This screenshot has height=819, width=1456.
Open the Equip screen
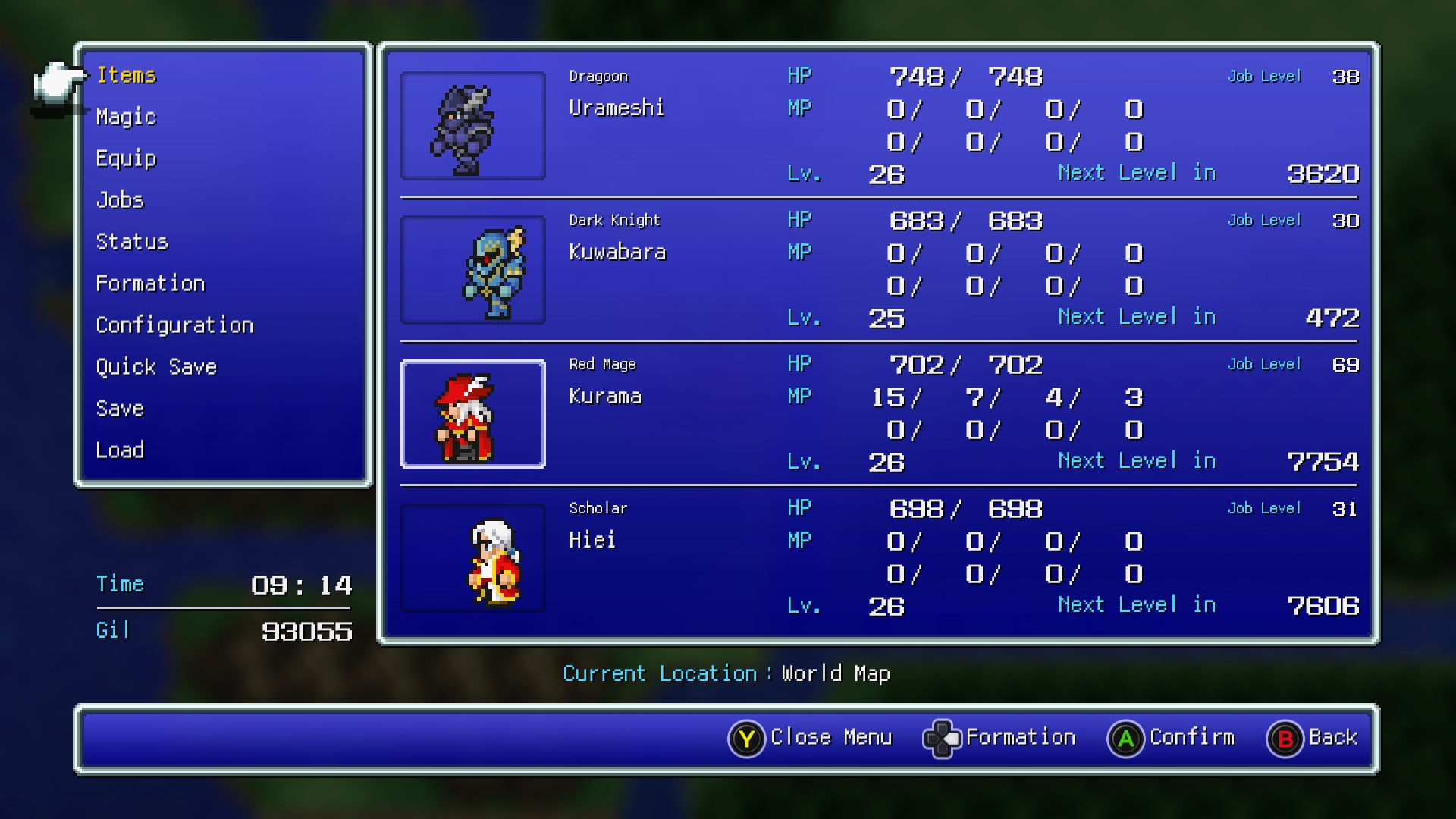coord(126,158)
